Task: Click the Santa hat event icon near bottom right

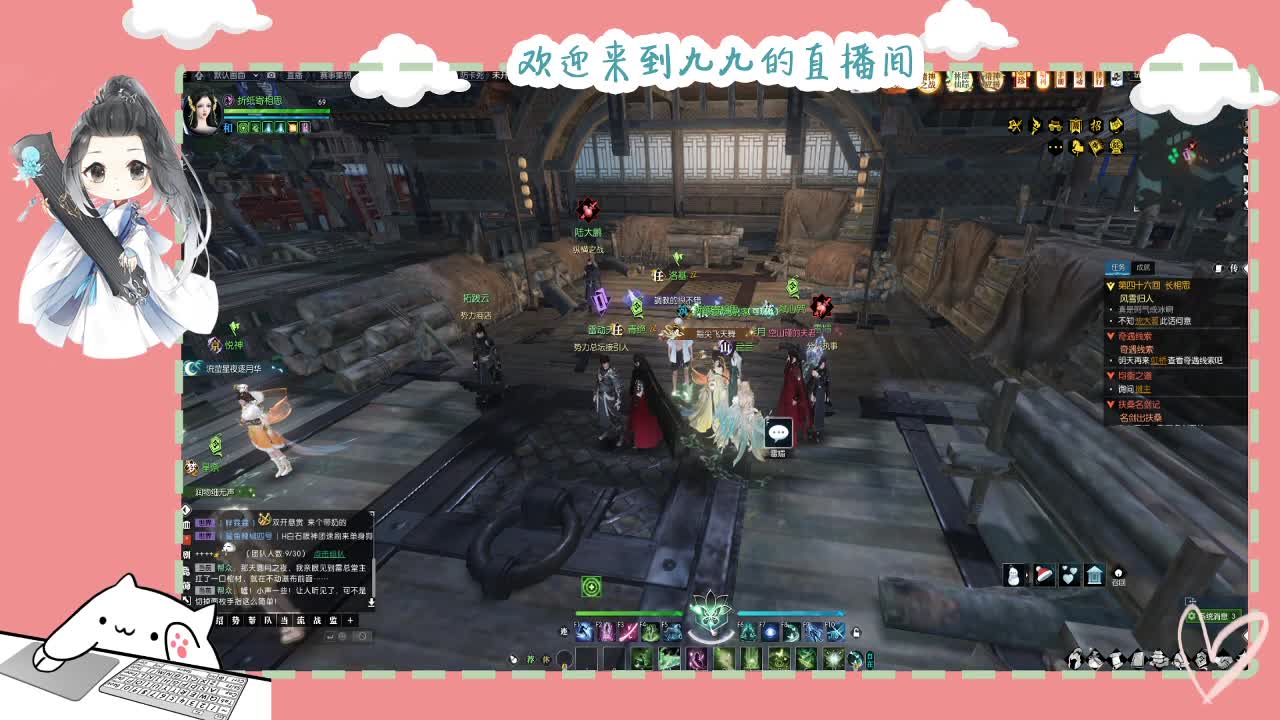Action: 1044,574
